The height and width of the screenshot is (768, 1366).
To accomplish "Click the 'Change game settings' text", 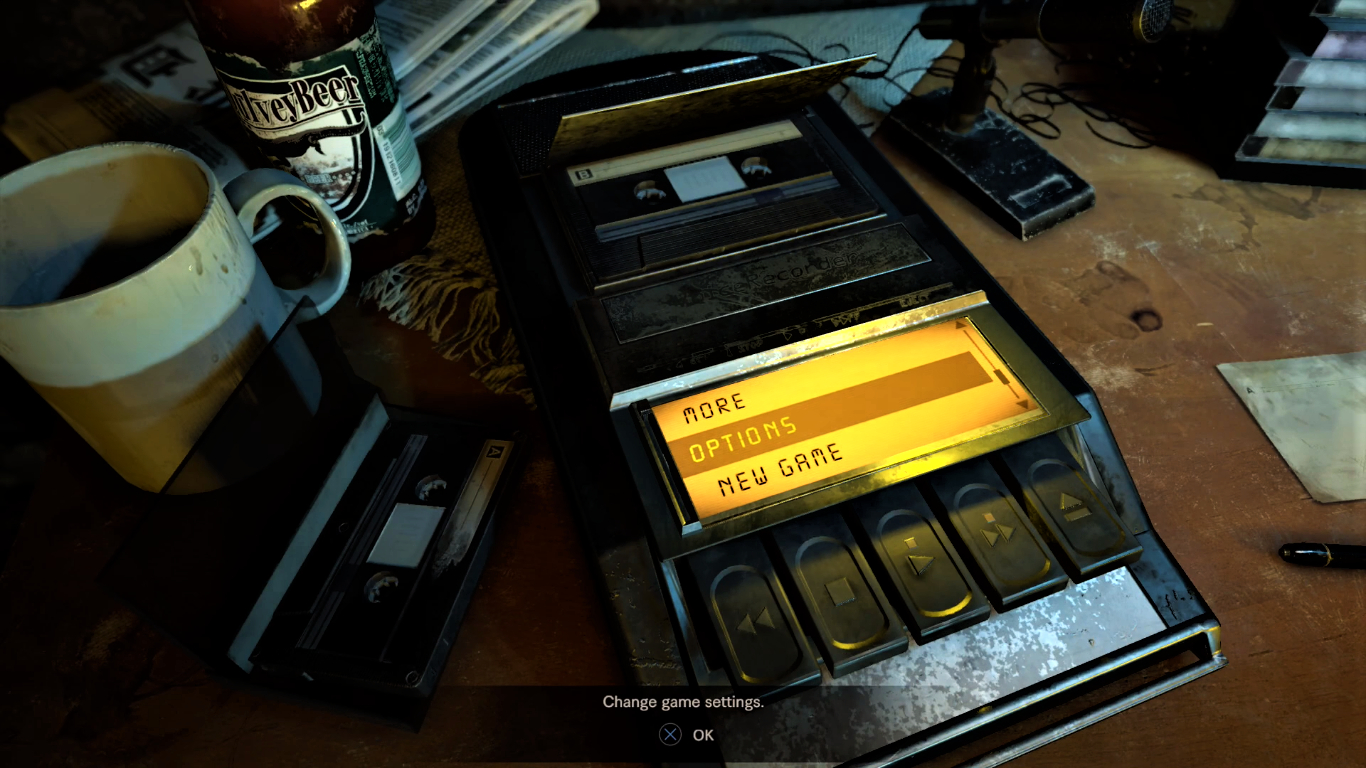I will tap(682, 702).
